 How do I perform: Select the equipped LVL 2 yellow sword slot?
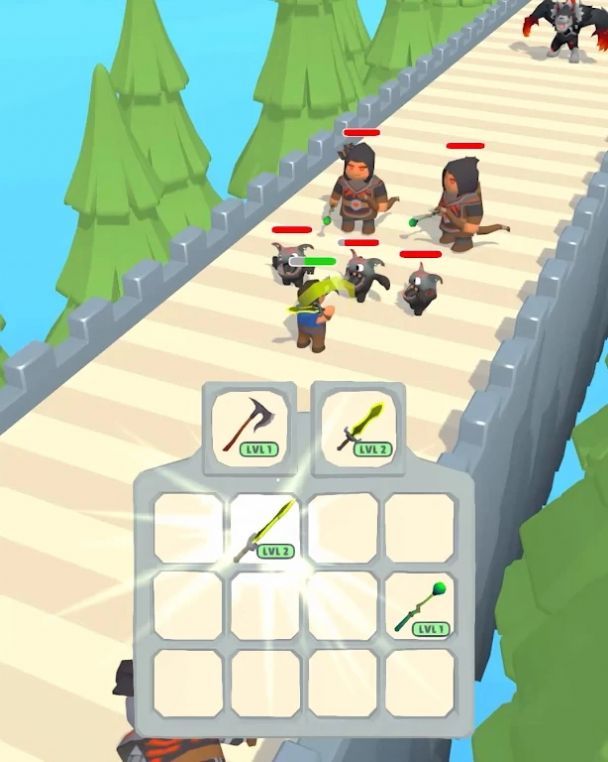tap(360, 428)
